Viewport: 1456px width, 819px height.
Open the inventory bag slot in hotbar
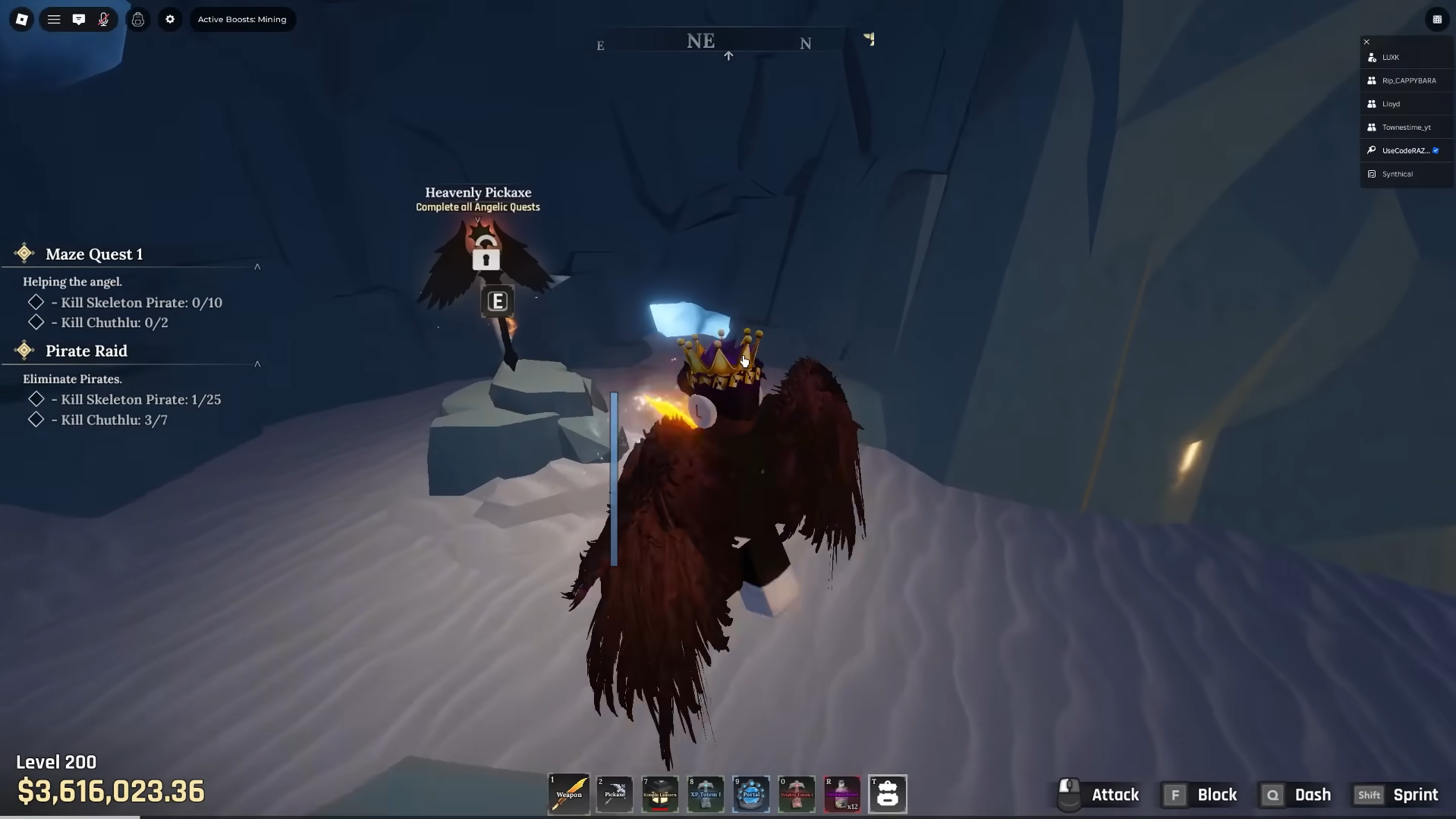[888, 794]
